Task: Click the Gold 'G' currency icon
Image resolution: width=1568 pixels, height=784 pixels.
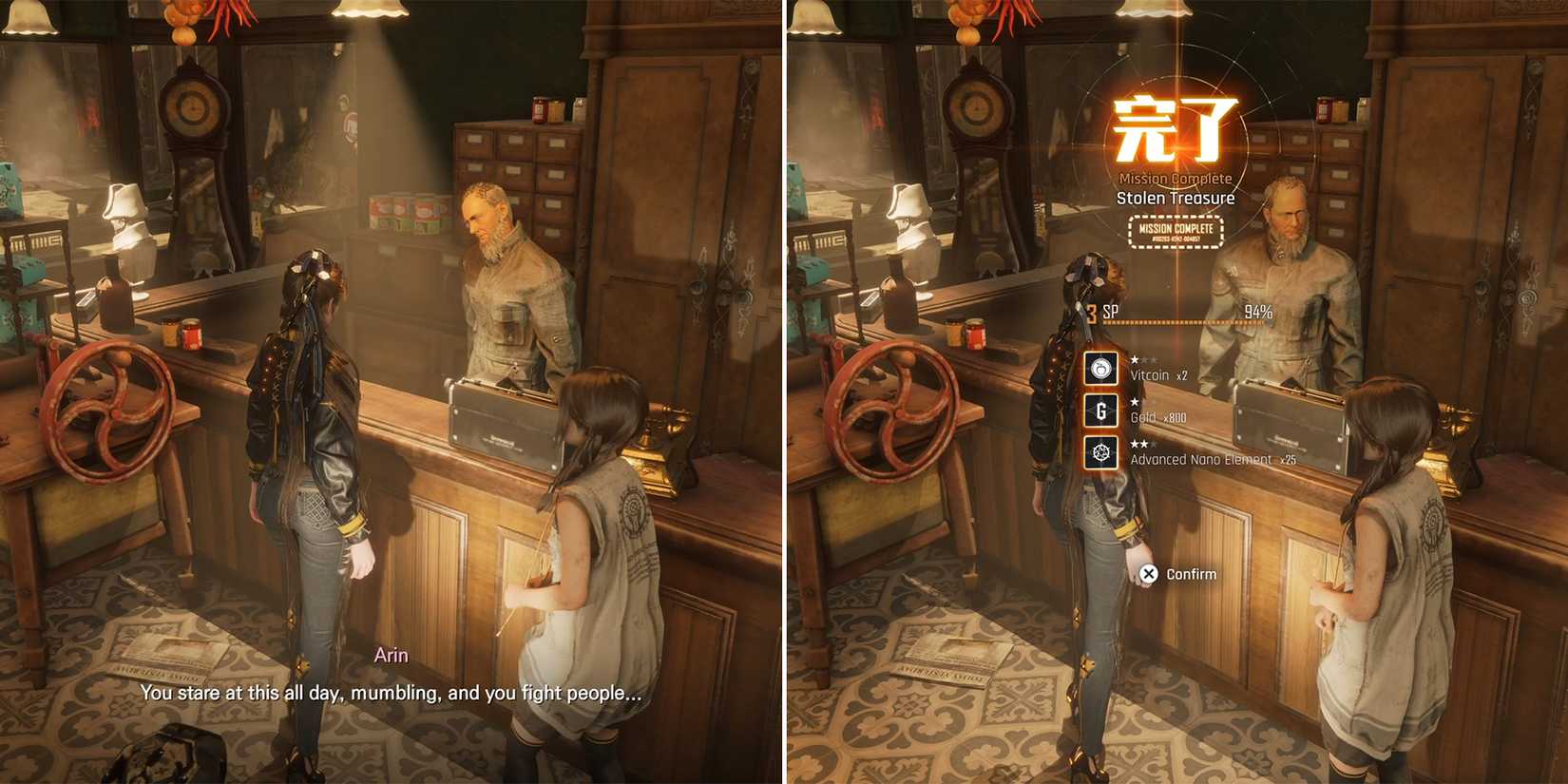Action: [x=1100, y=411]
